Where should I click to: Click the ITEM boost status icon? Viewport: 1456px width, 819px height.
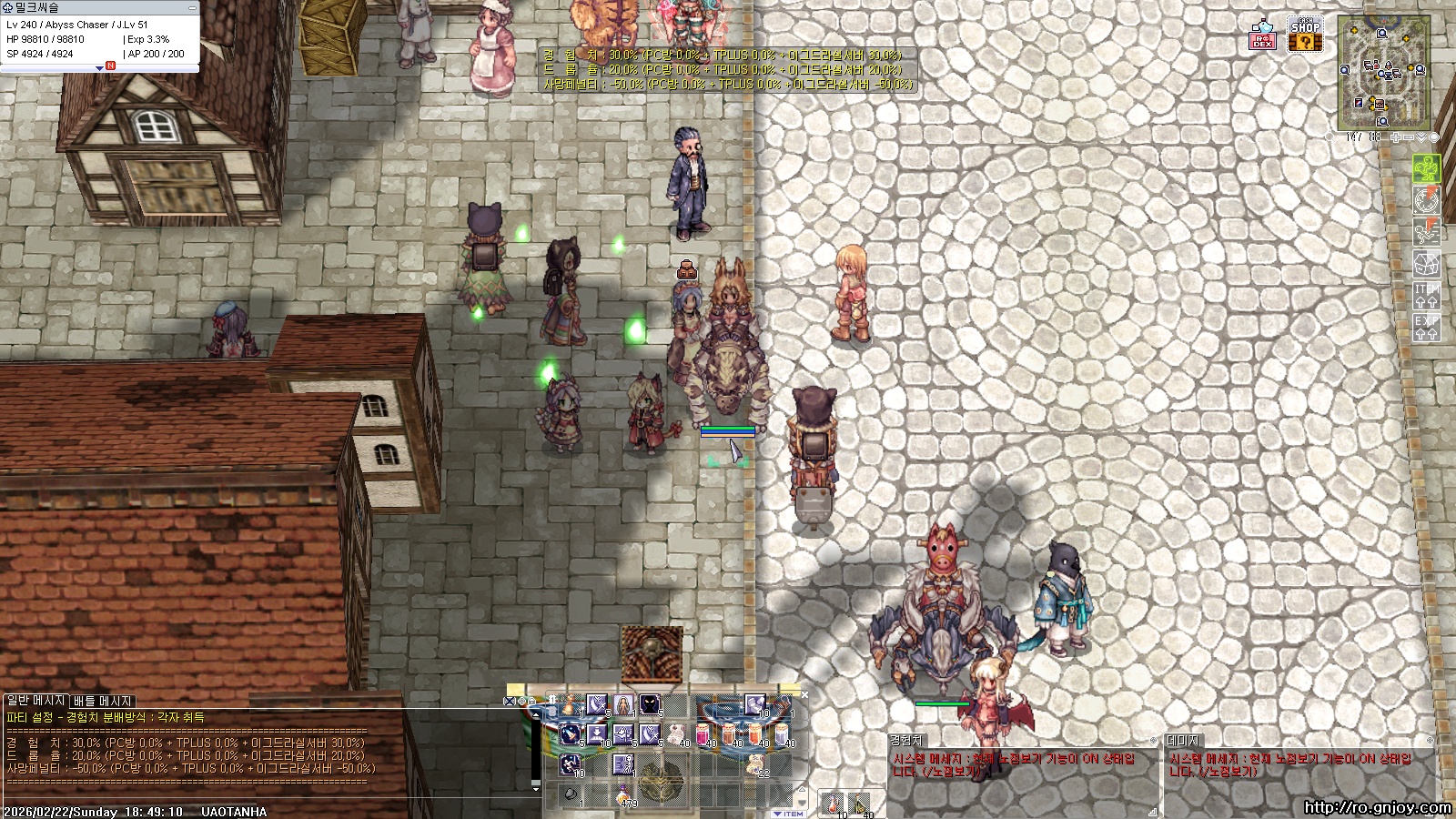1426,296
